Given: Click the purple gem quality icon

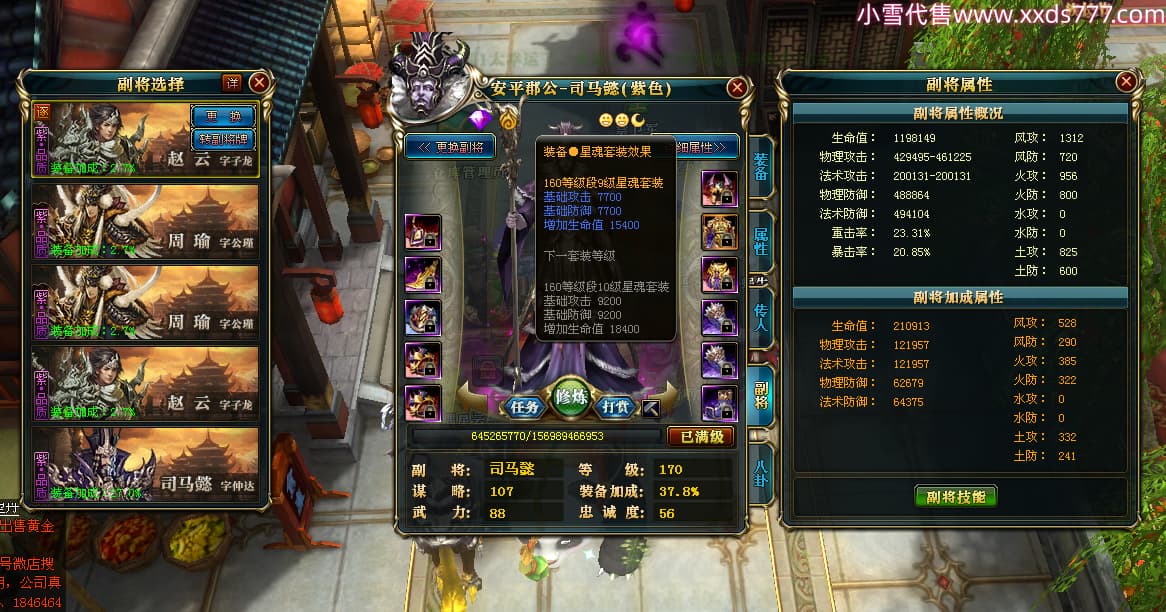Looking at the screenshot, I should (482, 121).
